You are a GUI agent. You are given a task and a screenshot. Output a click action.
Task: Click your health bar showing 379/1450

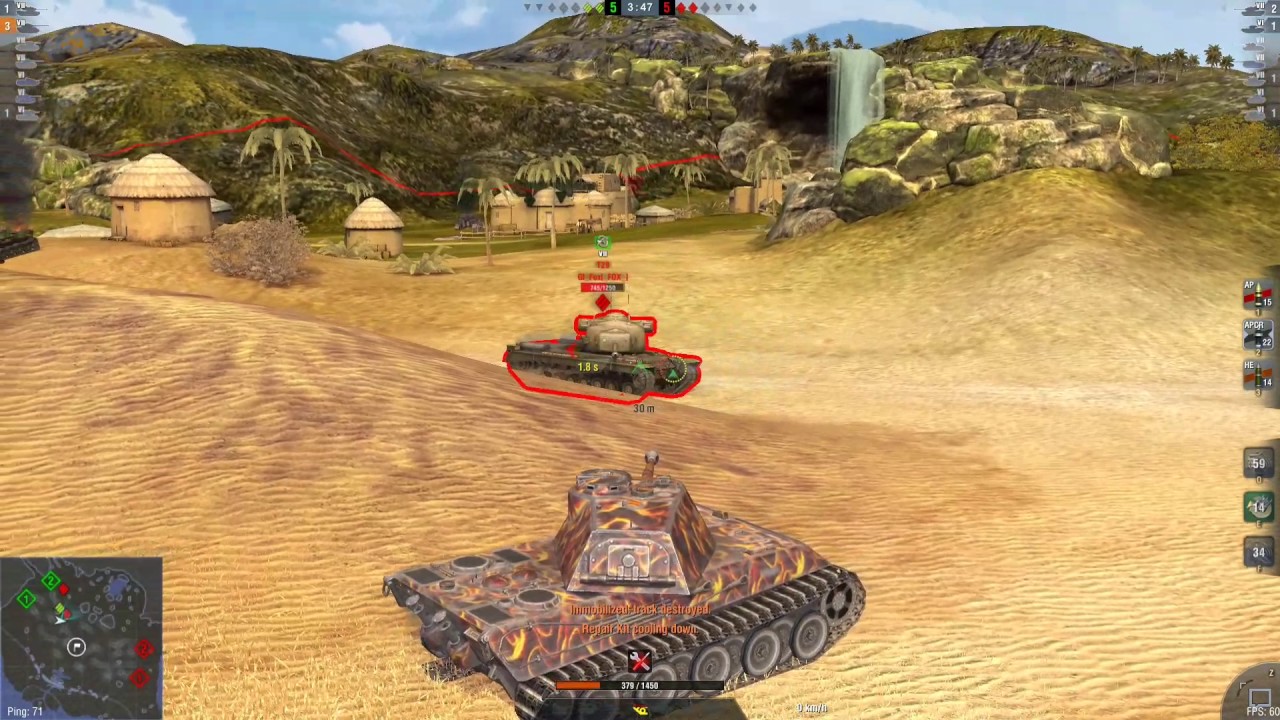[640, 686]
